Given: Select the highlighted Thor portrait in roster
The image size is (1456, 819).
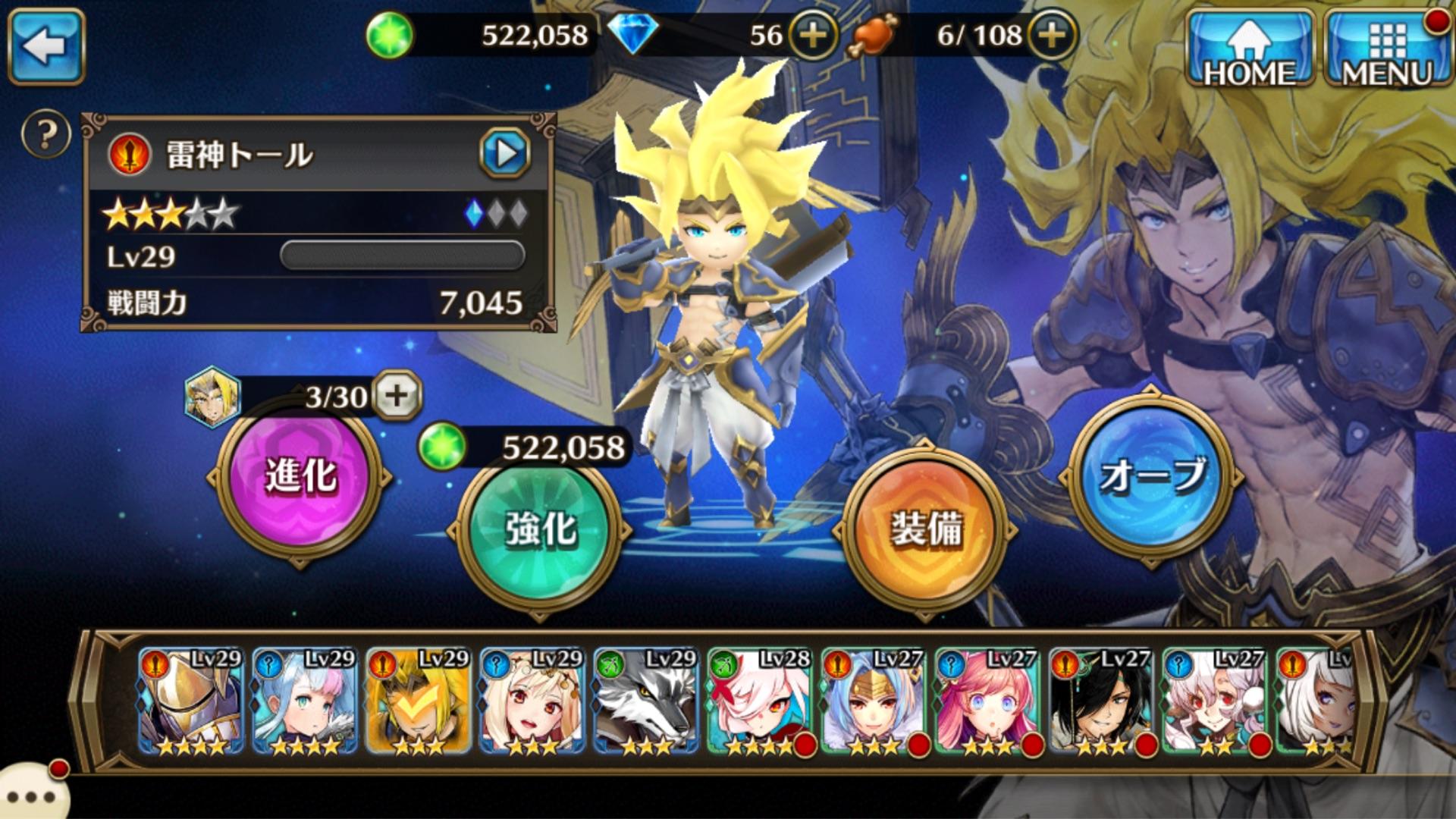Looking at the screenshot, I should click(419, 701).
